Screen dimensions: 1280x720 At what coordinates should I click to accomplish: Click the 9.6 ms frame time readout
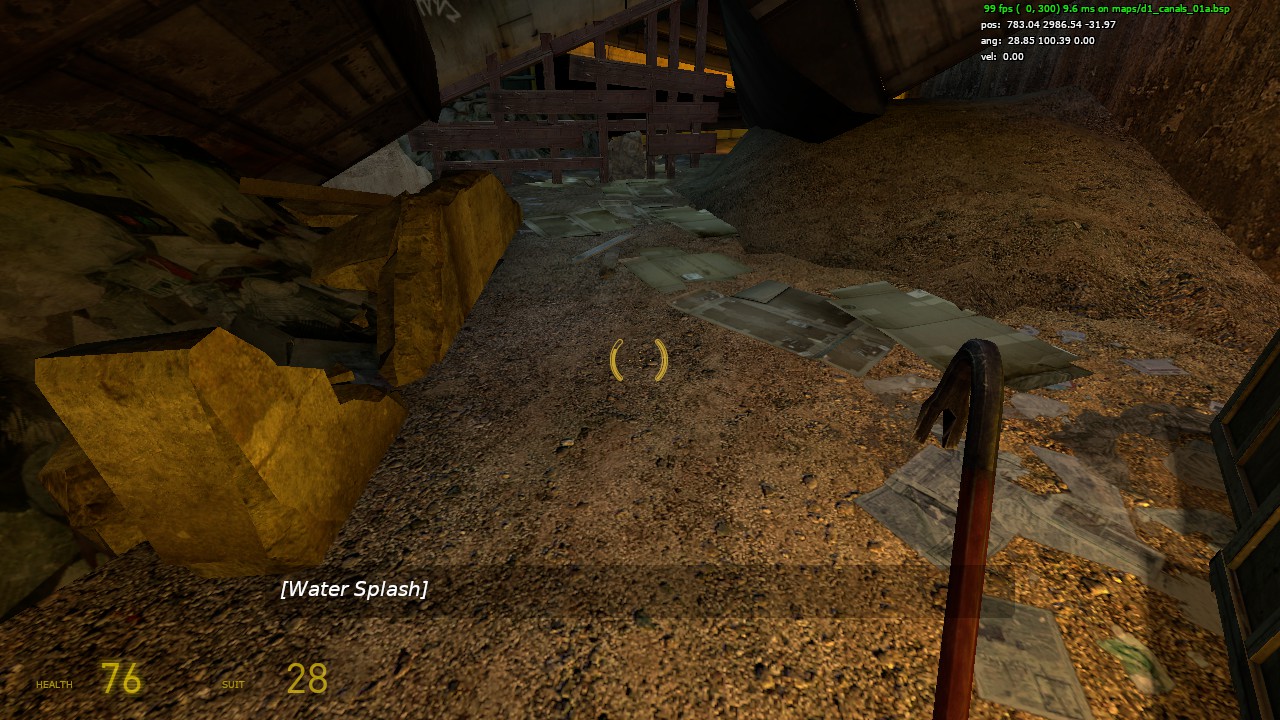pyautogui.click(x=1073, y=10)
